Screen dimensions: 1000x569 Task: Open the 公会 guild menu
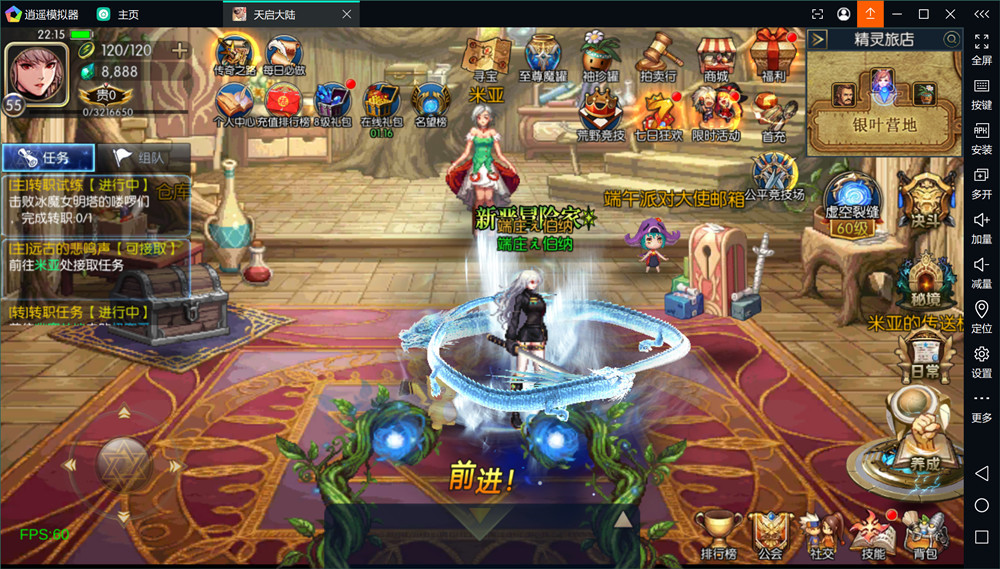769,533
